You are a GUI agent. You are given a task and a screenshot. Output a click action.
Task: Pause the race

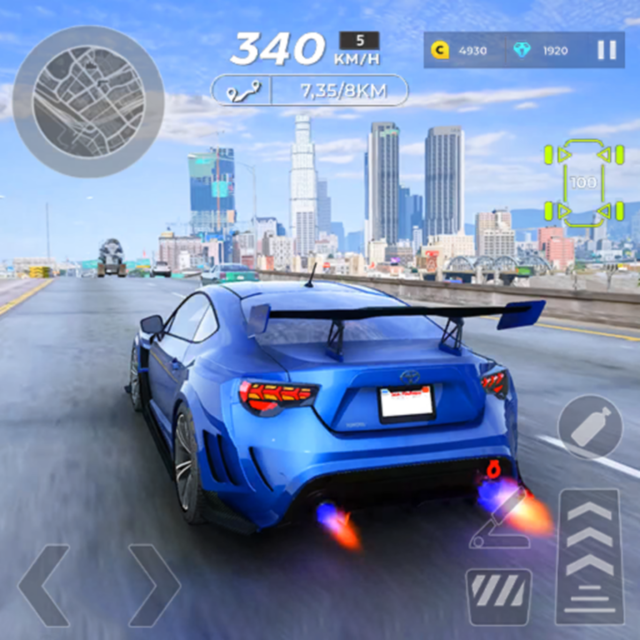(606, 50)
